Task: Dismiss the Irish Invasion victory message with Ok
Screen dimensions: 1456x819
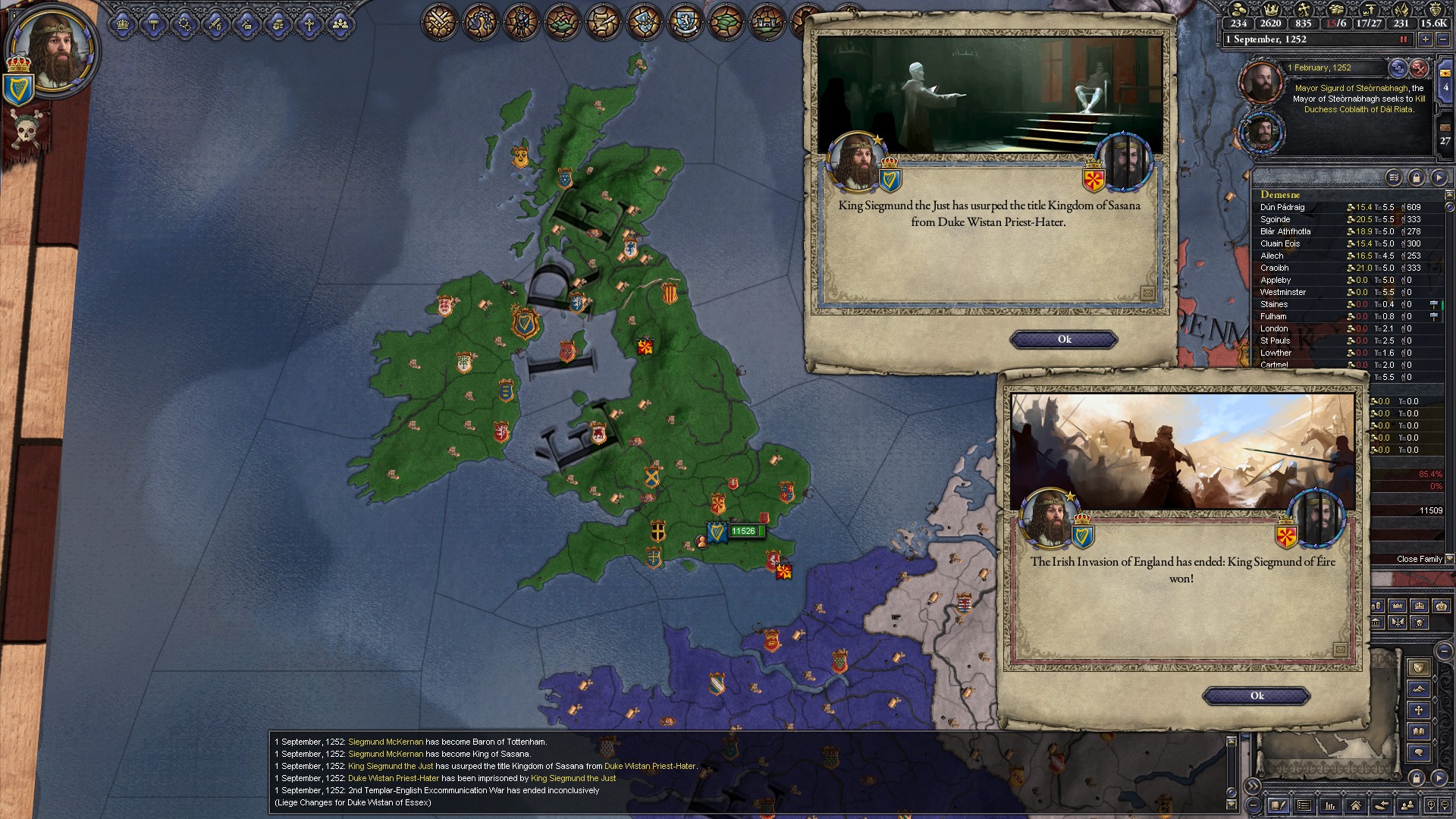Action: (x=1257, y=696)
